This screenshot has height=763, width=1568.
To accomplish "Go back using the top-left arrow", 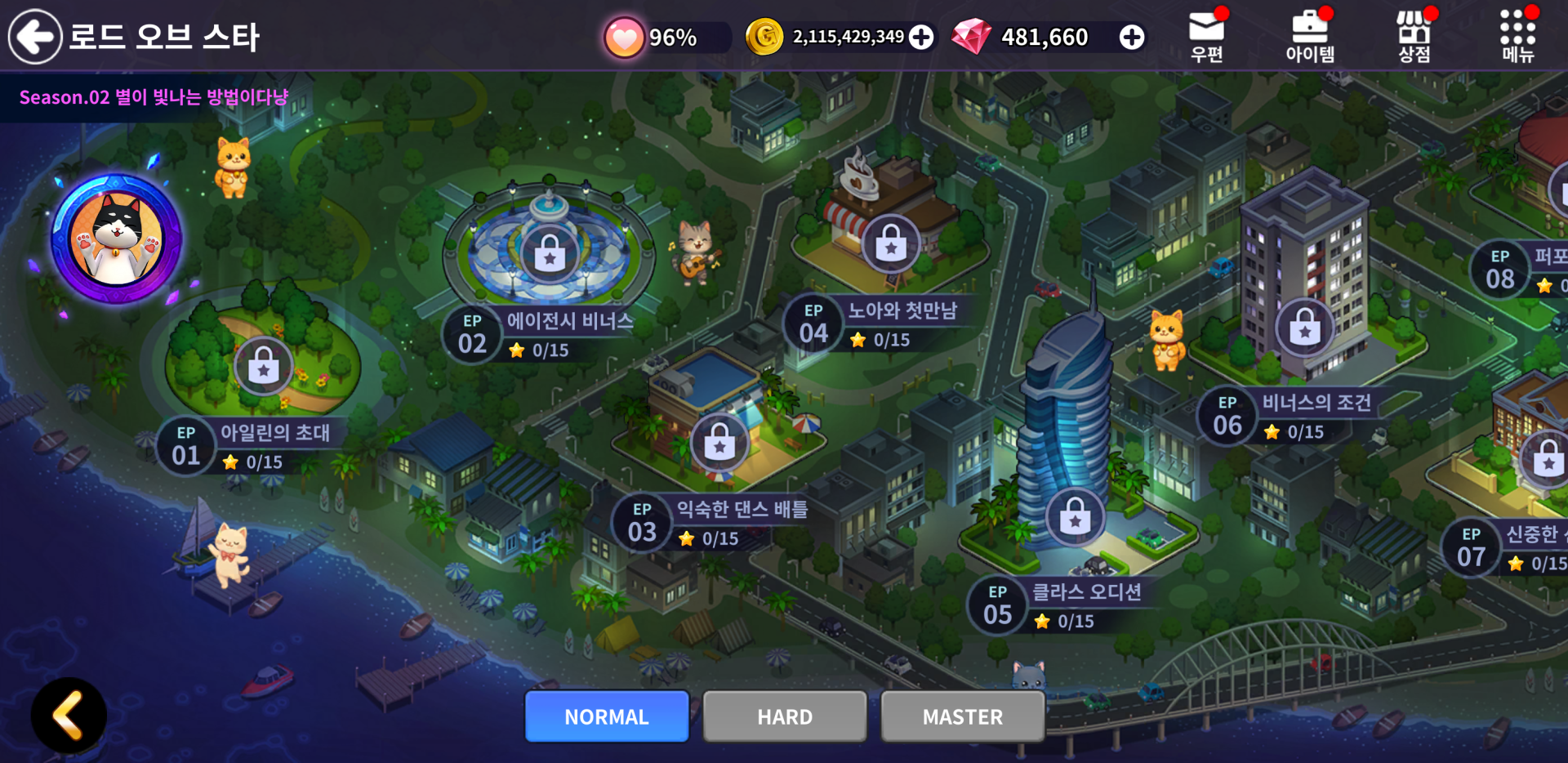I will coord(34,37).
